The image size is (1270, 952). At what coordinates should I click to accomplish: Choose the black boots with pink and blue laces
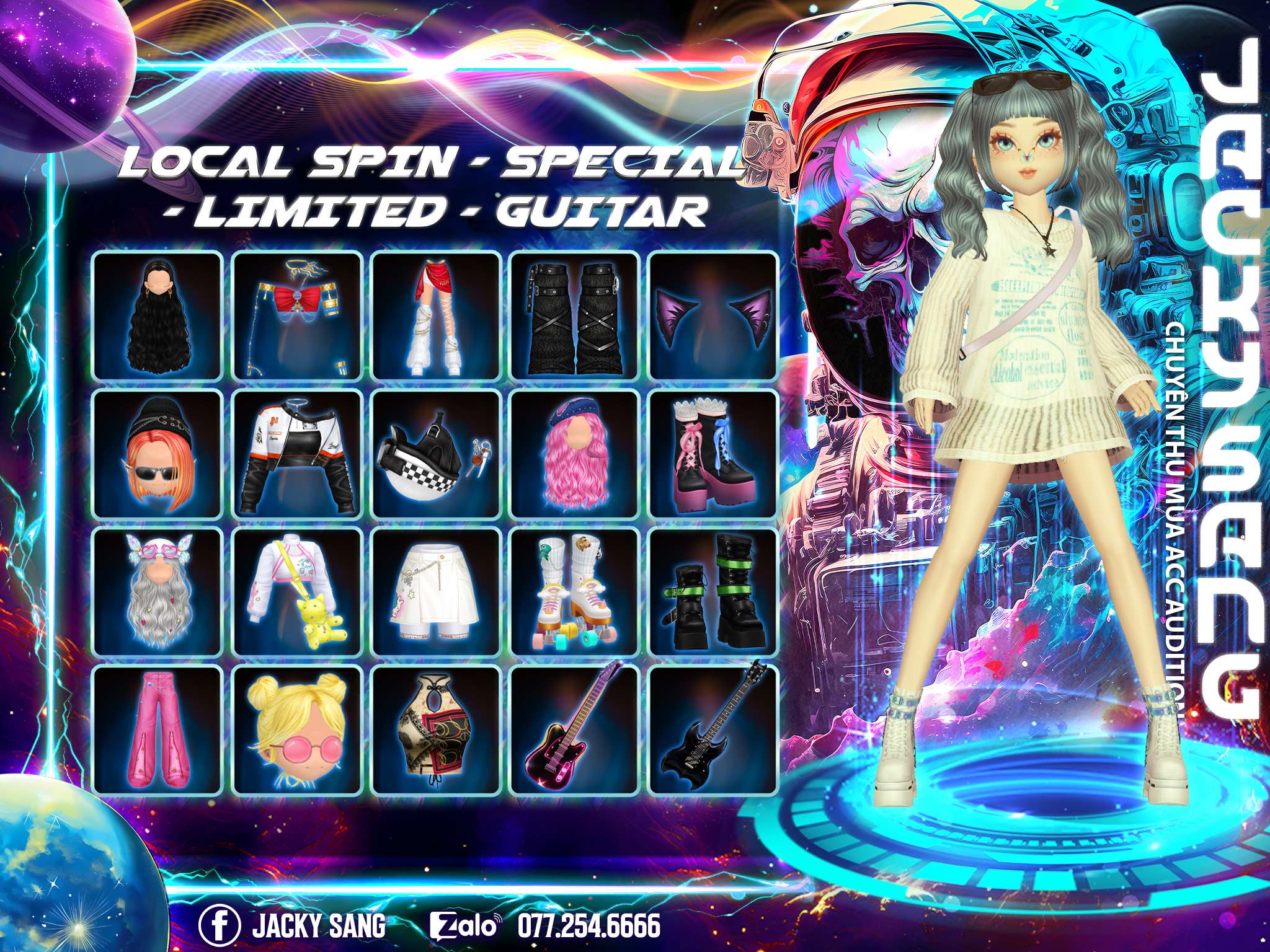point(713,454)
